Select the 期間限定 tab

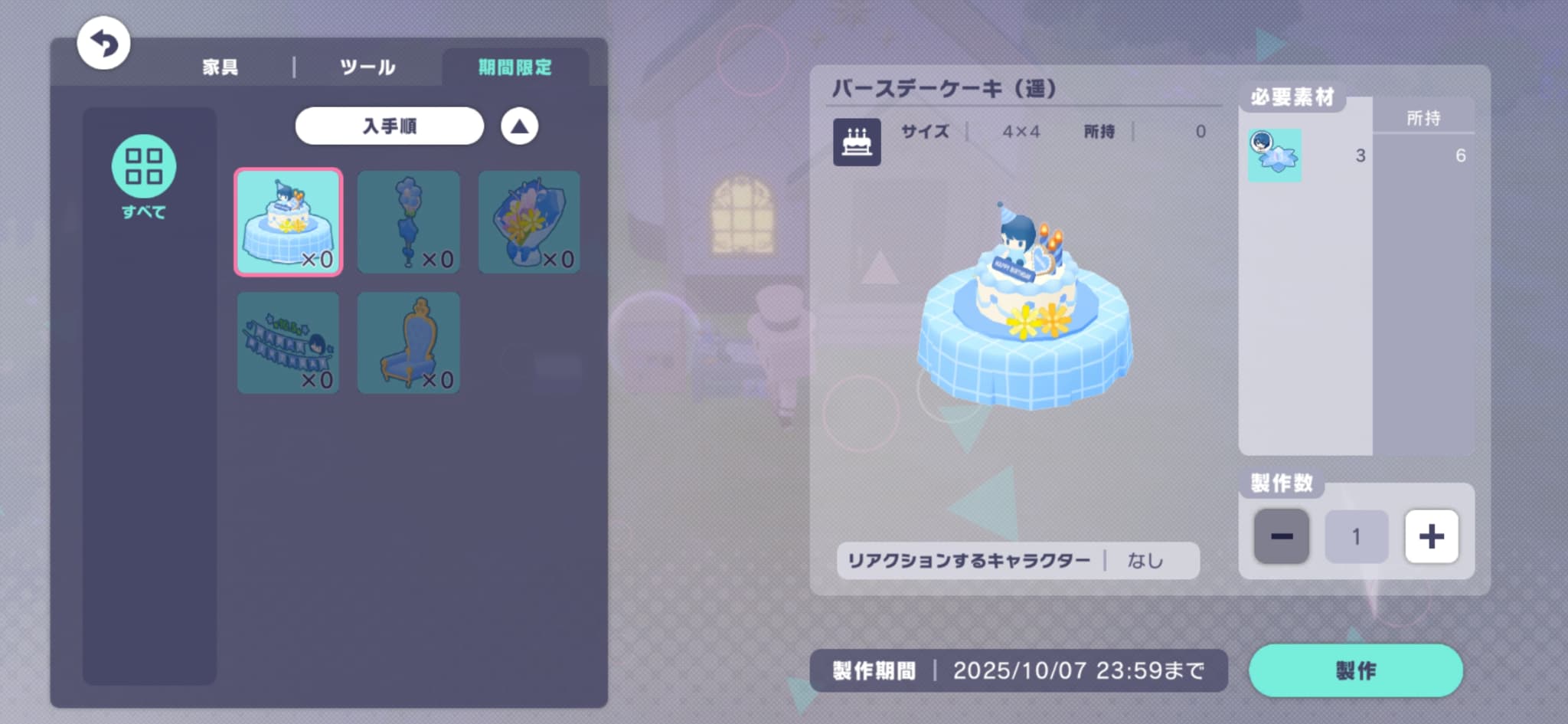(514, 67)
